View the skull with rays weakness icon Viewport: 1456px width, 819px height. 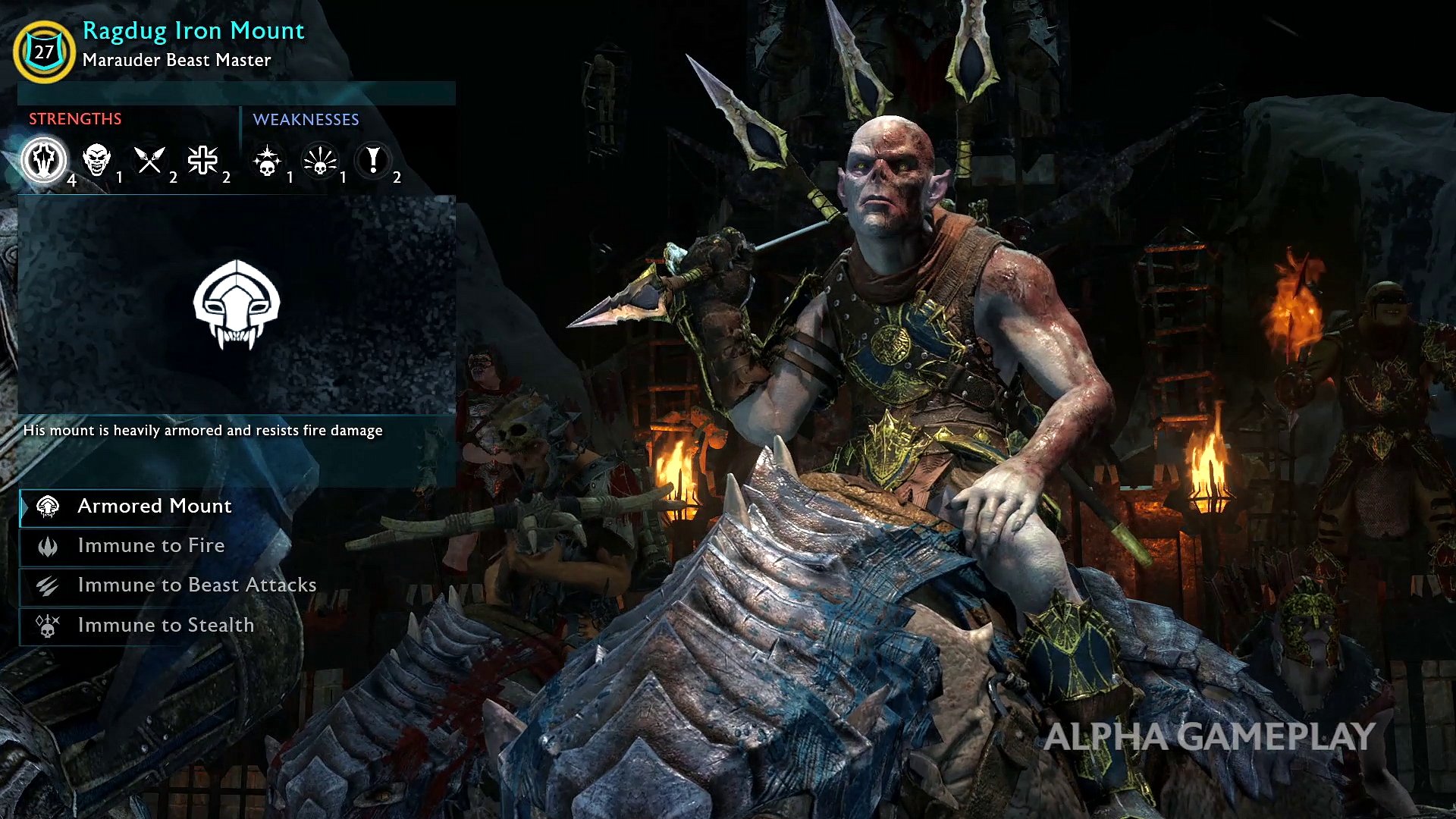coord(320,161)
